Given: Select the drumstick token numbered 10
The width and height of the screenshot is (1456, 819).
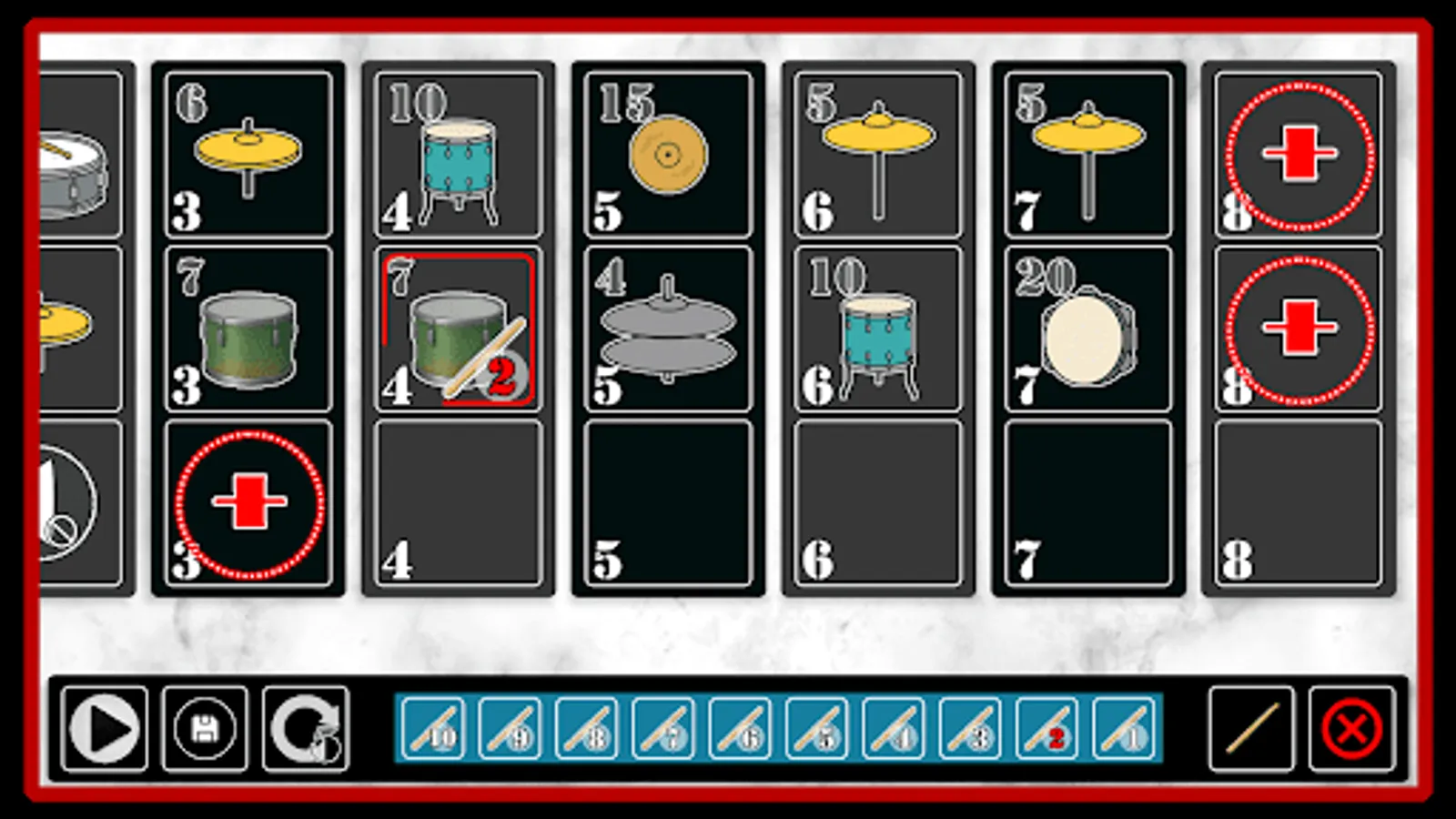Looking at the screenshot, I should 432,728.
